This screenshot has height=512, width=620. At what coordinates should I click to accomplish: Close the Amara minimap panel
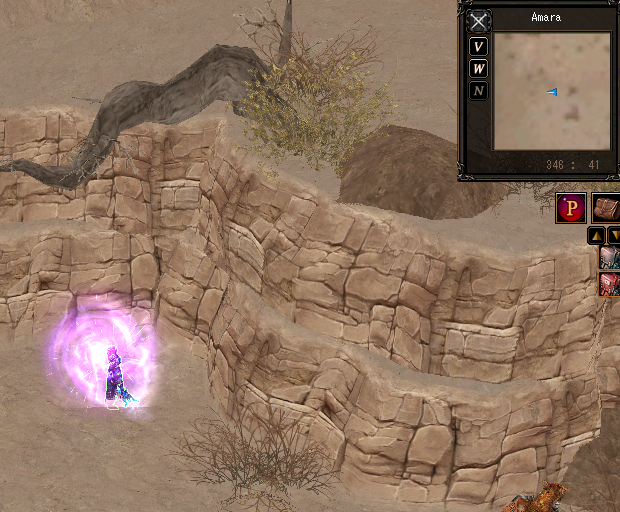tap(480, 21)
